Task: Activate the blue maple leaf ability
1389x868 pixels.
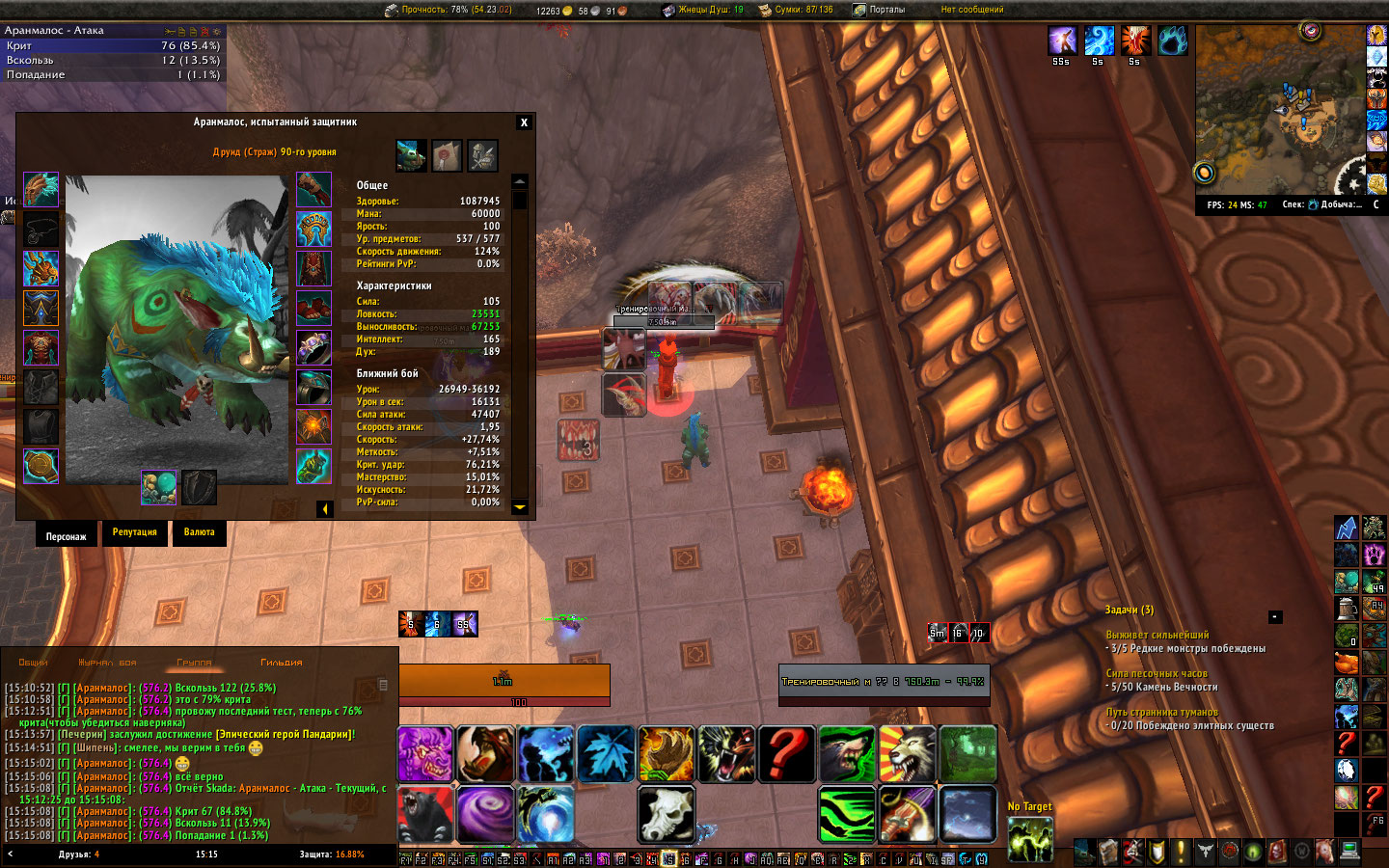Action: pos(606,754)
